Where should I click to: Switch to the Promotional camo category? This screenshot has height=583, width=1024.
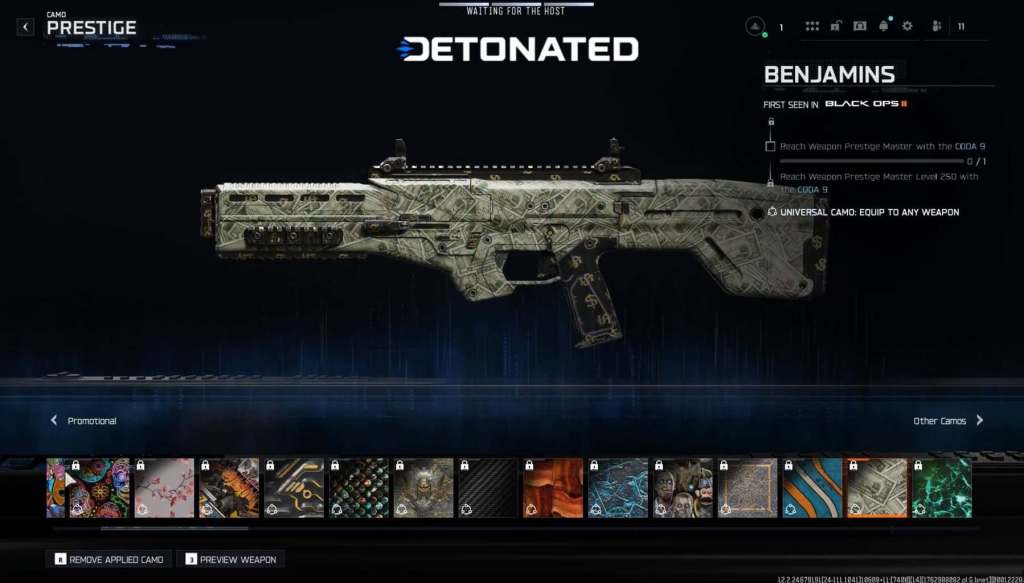pos(84,421)
